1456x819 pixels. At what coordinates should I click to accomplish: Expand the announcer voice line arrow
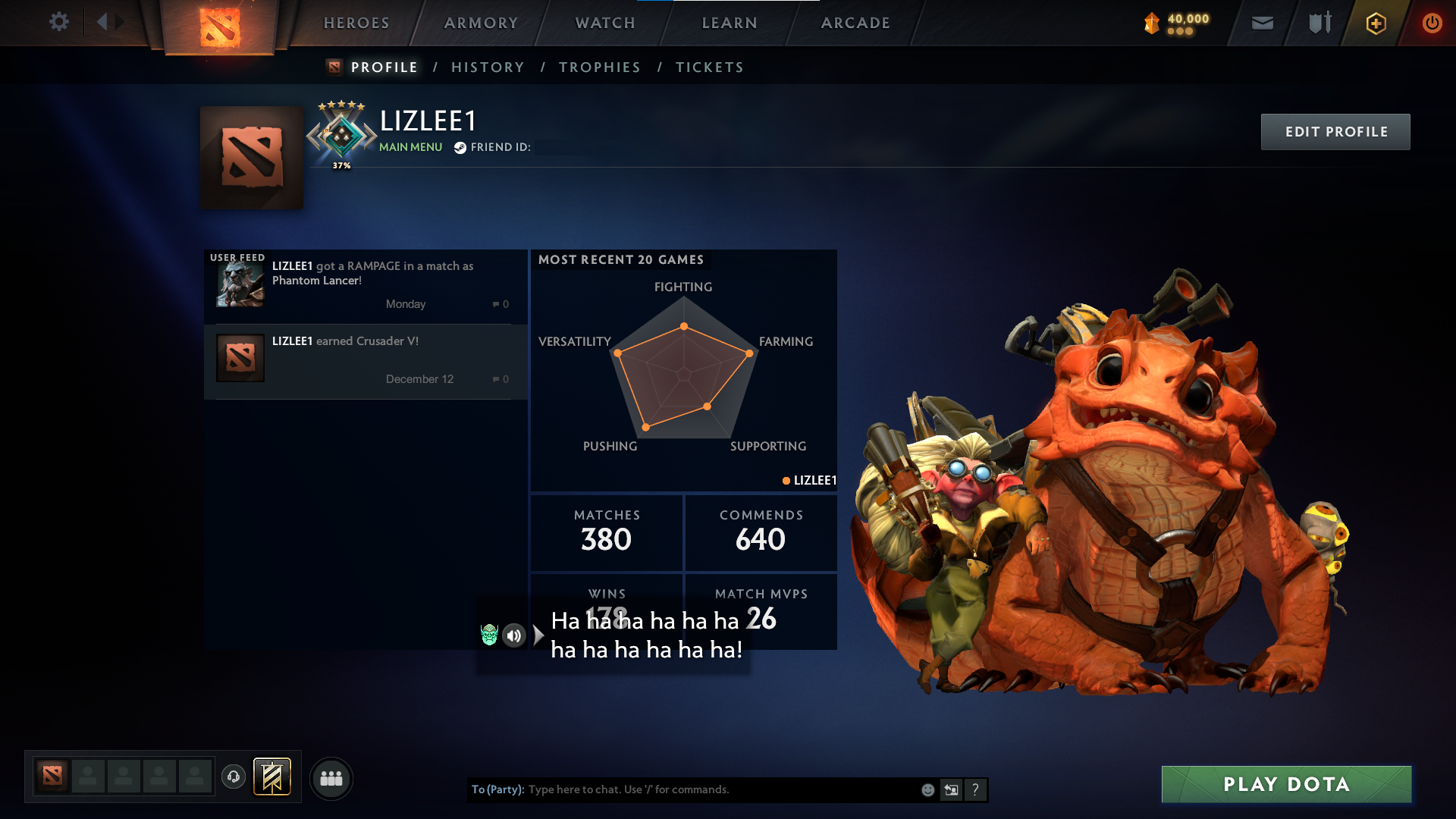pyautogui.click(x=538, y=635)
